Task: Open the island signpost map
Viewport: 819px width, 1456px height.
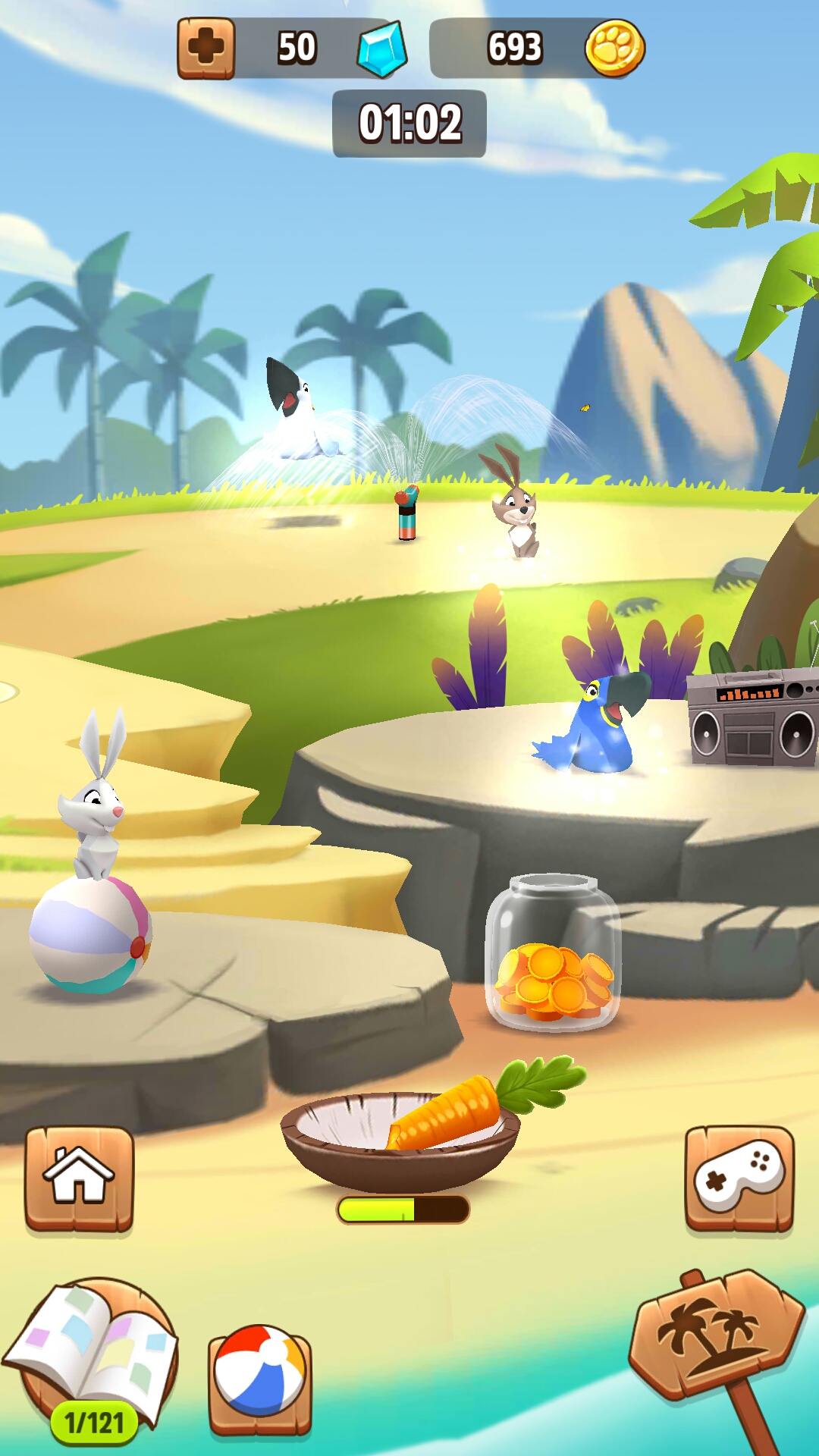Action: [715, 1335]
